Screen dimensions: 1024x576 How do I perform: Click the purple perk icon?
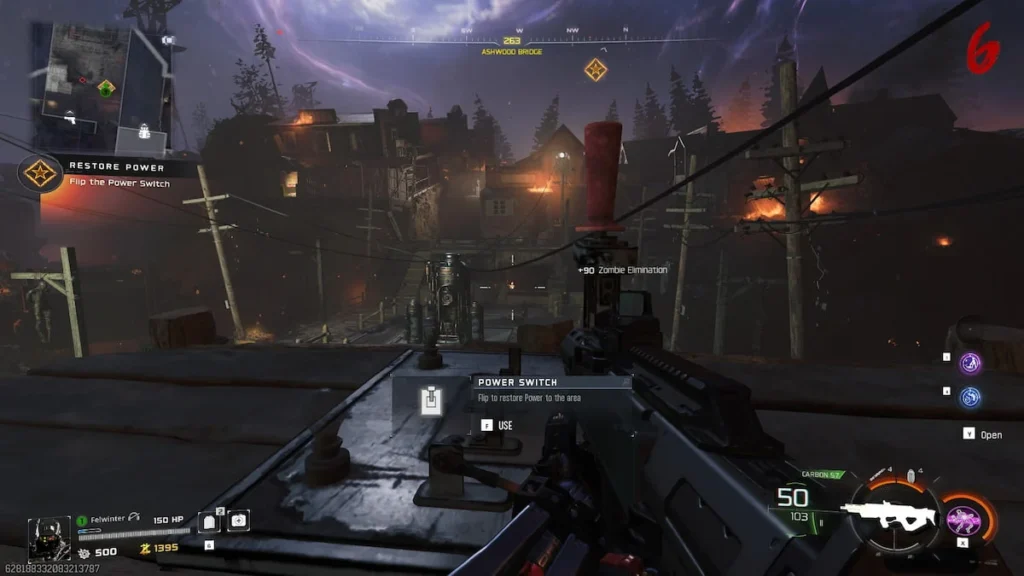coord(970,363)
